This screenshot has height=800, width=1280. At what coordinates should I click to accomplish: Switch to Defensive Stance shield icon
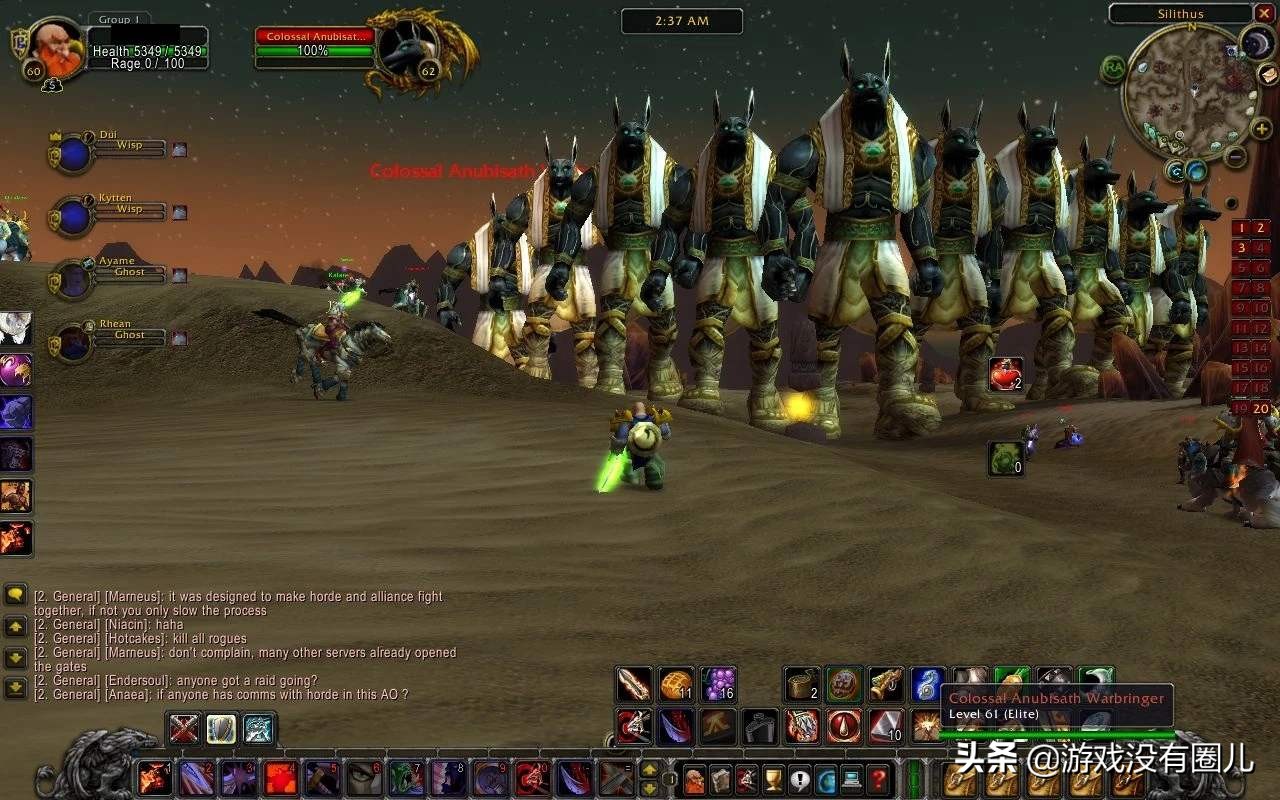pyautogui.click(x=221, y=729)
